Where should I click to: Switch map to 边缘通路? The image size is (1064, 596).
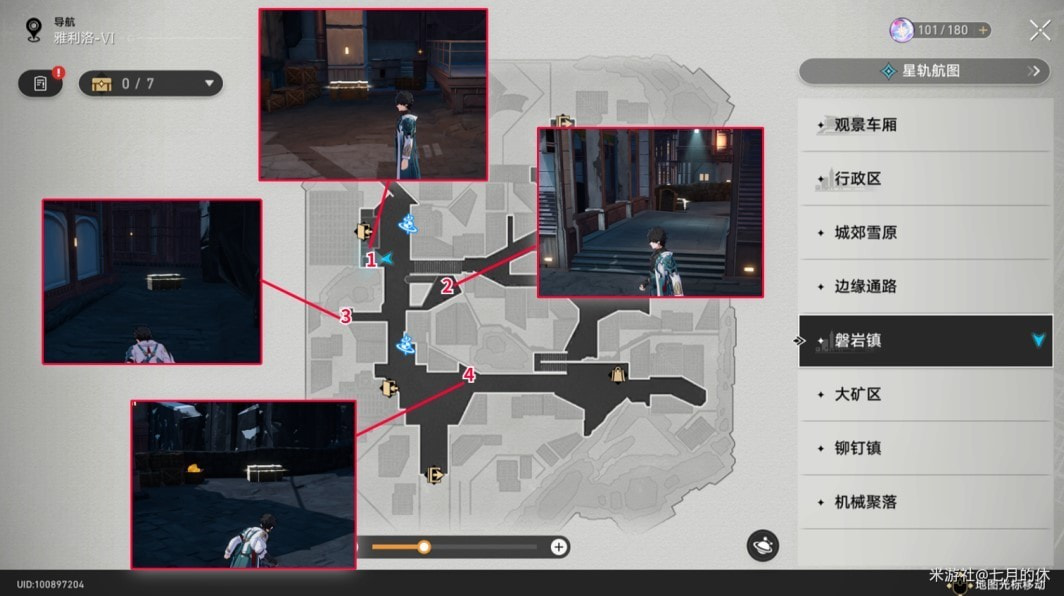click(x=866, y=287)
